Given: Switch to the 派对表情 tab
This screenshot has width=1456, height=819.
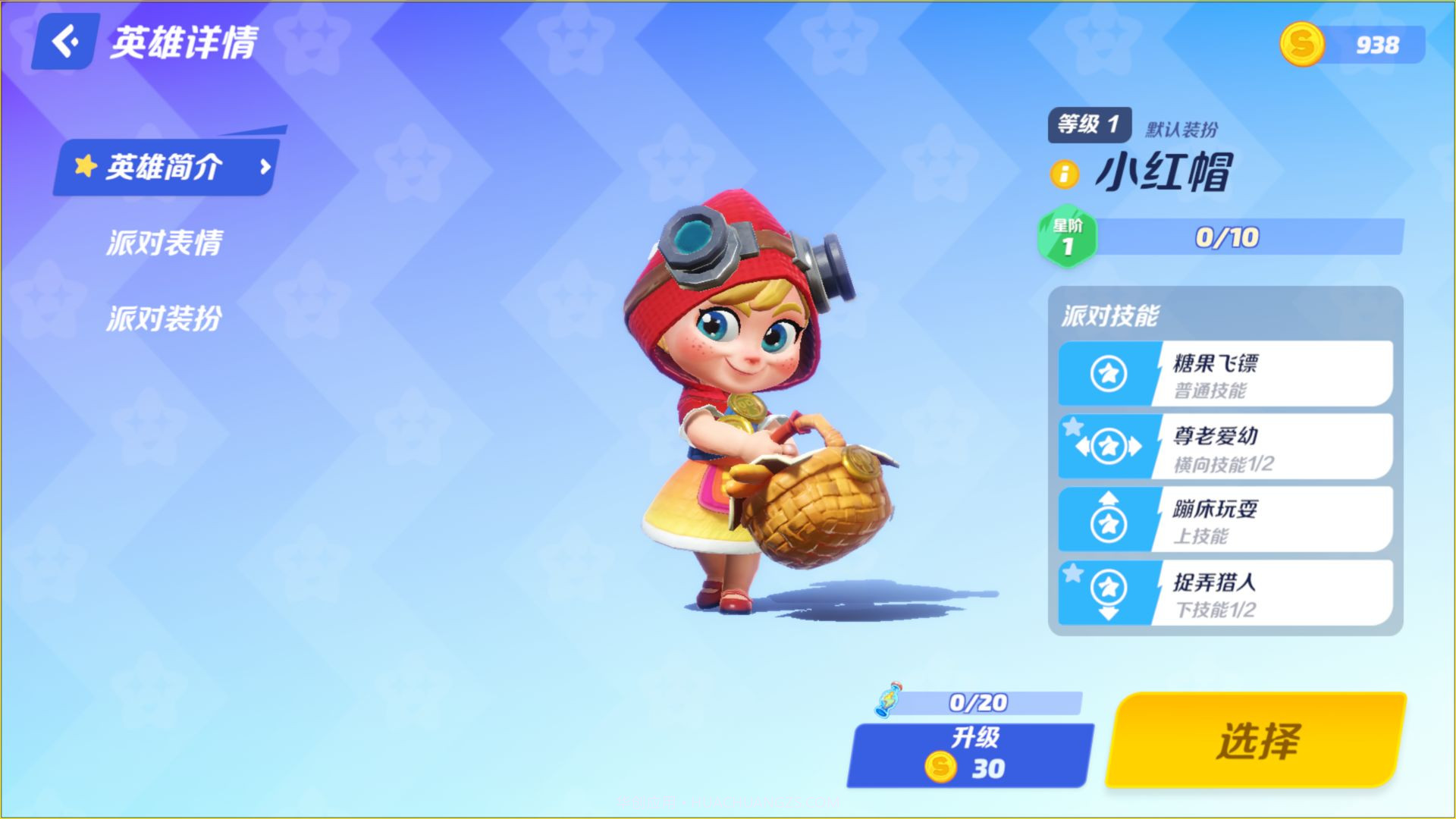Looking at the screenshot, I should click(x=164, y=243).
